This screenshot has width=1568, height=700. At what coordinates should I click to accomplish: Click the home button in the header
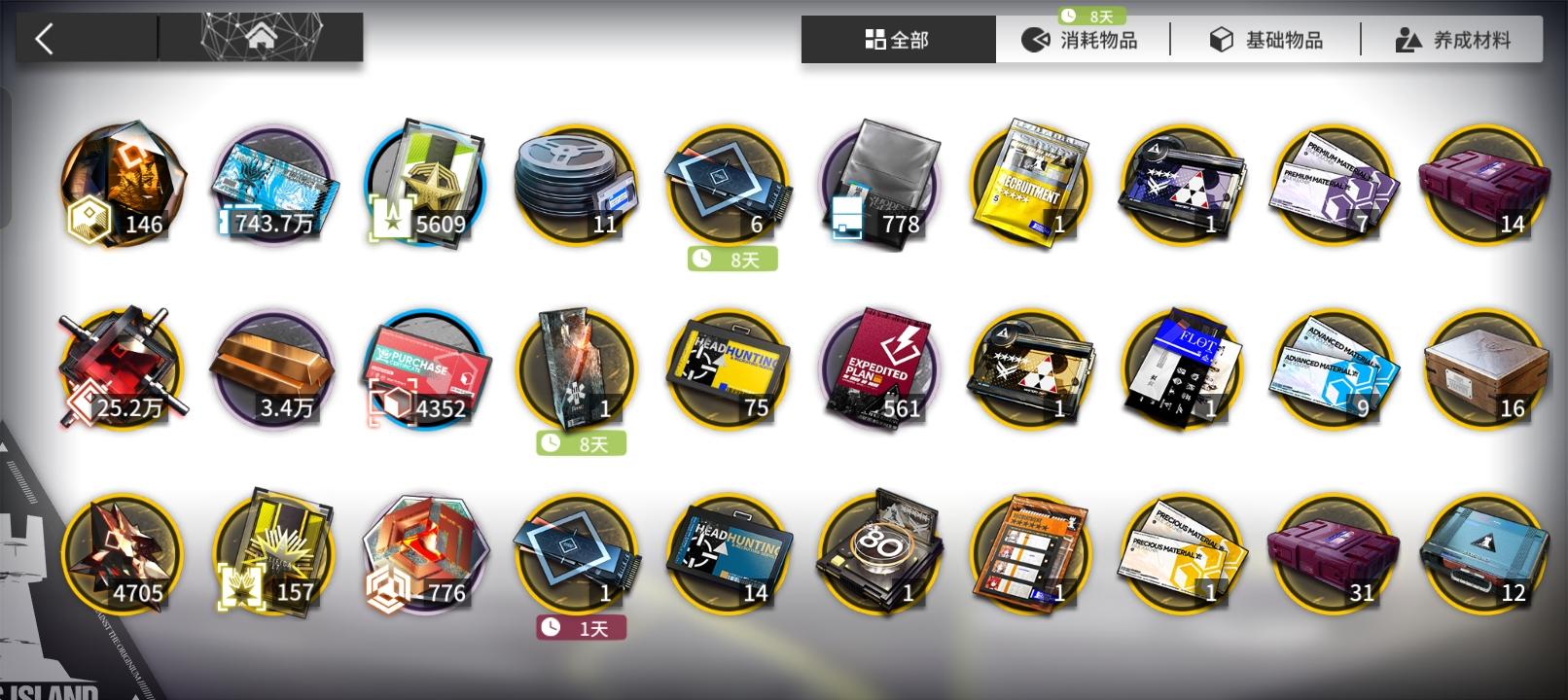point(261,39)
